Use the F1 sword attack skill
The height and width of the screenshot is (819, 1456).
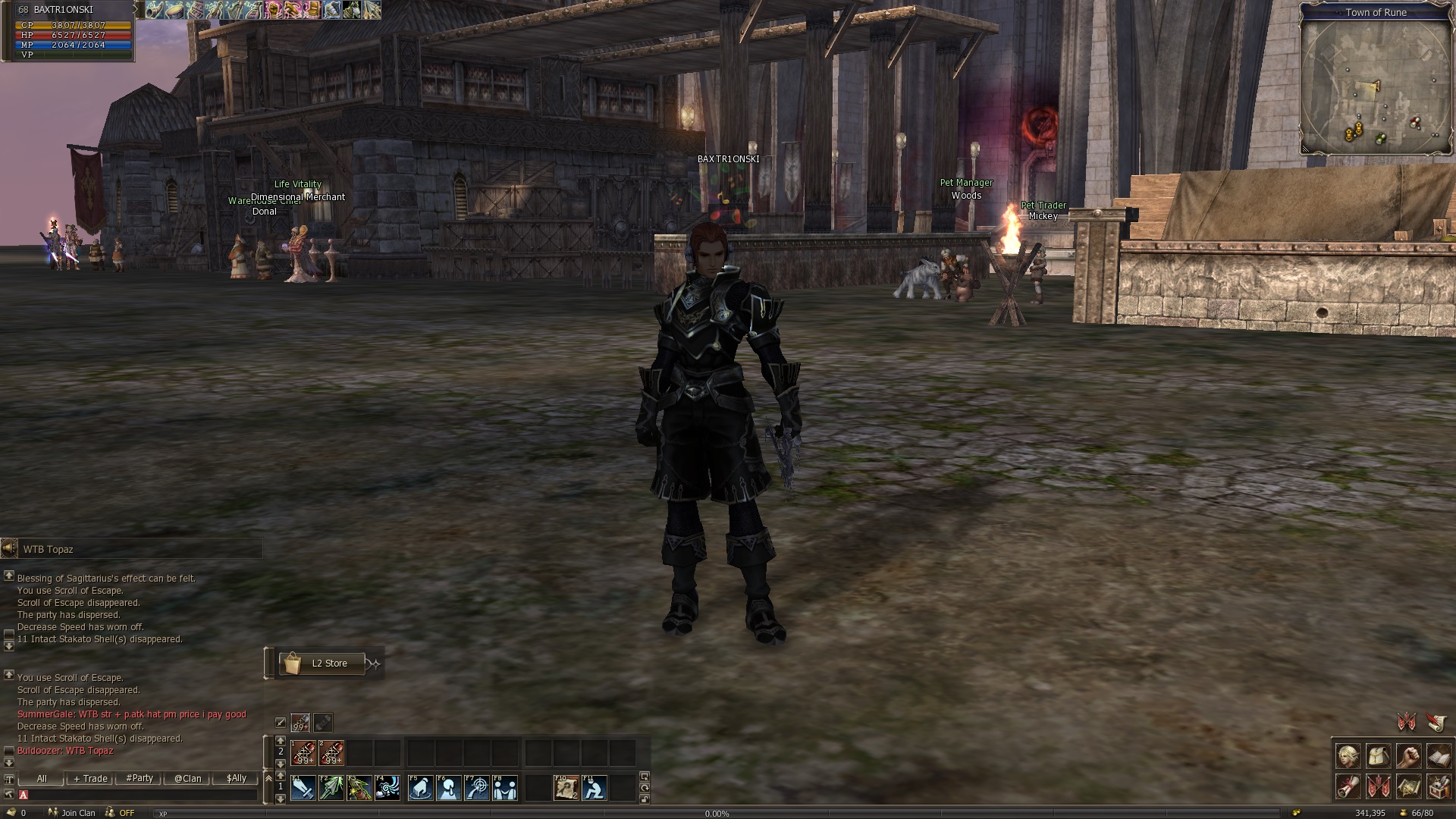click(303, 788)
